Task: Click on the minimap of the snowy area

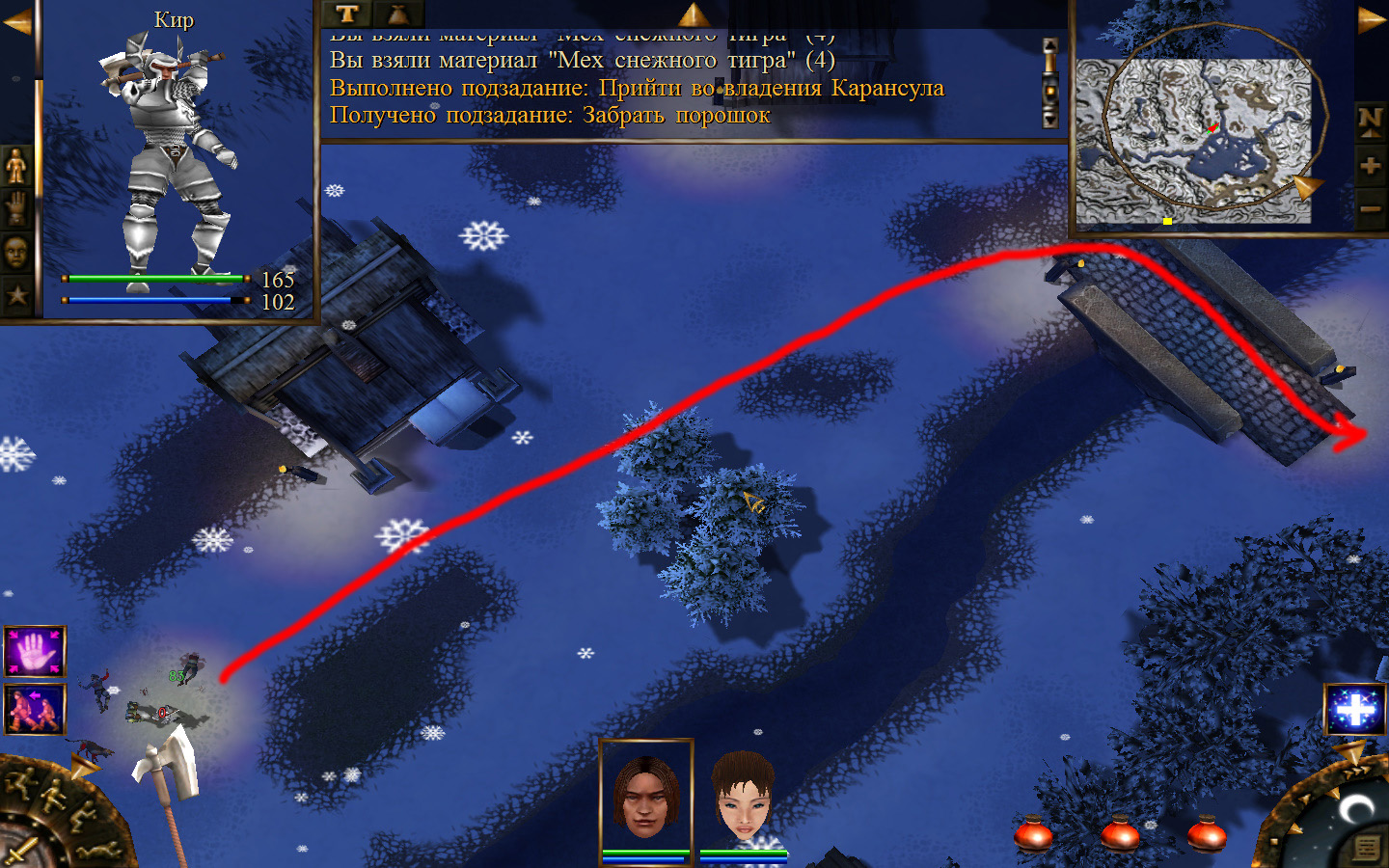Action: click(1193, 141)
